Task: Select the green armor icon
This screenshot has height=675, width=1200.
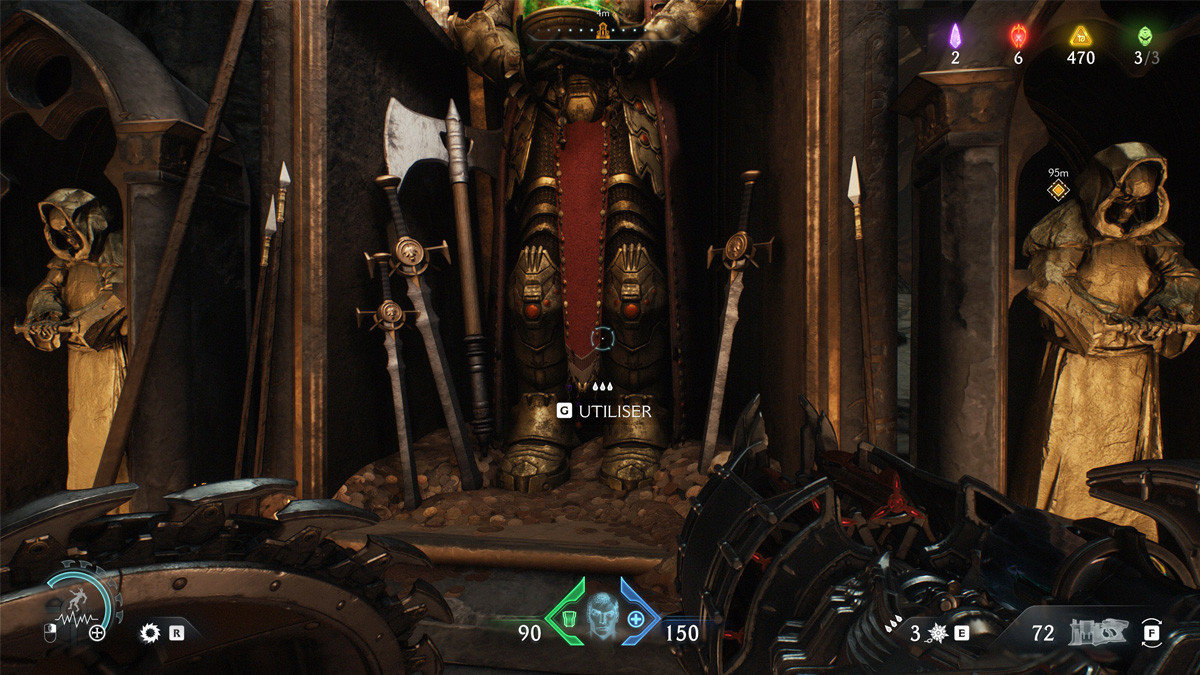Action: coord(567,618)
